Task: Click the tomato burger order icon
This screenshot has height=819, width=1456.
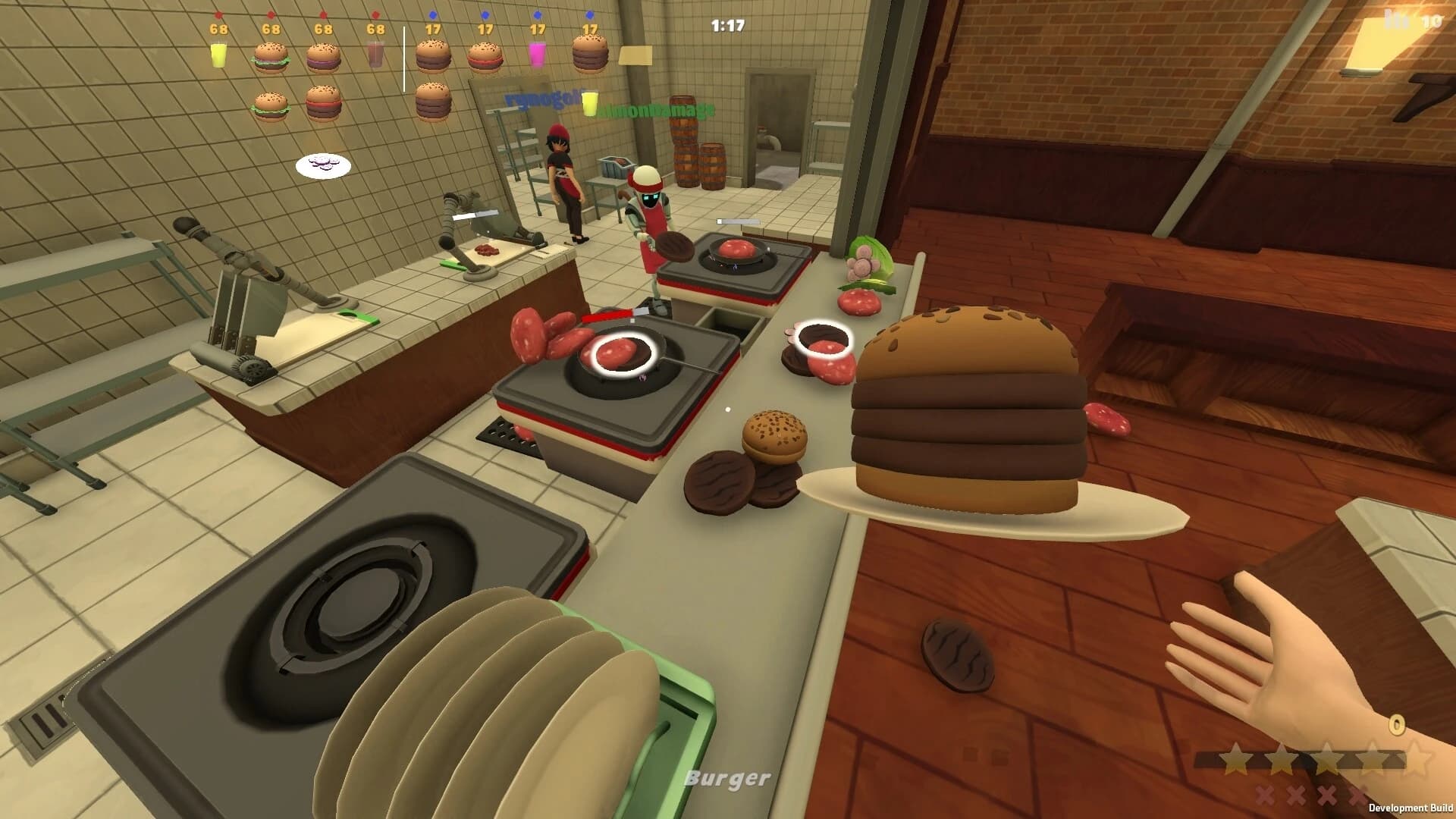Action: tap(487, 56)
